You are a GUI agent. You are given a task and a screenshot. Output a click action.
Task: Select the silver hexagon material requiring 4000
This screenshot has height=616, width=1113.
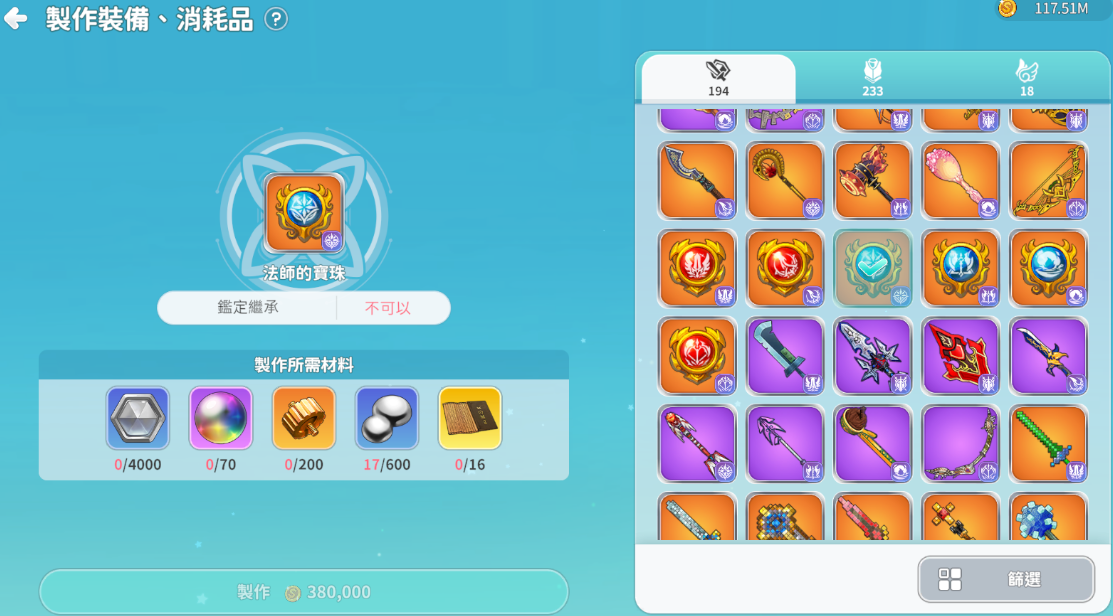coord(138,418)
